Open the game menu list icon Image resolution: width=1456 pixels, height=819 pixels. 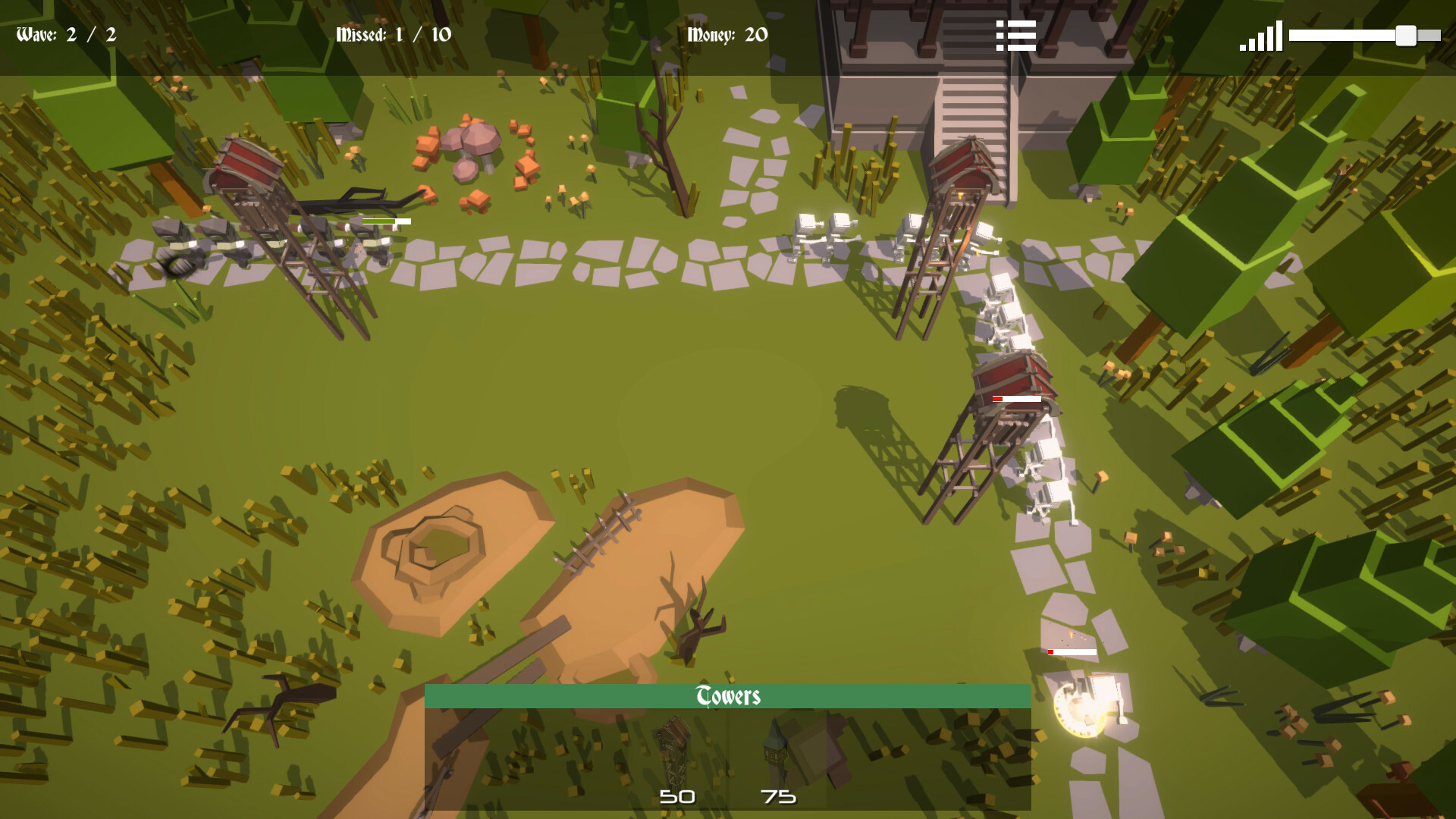tap(1016, 35)
